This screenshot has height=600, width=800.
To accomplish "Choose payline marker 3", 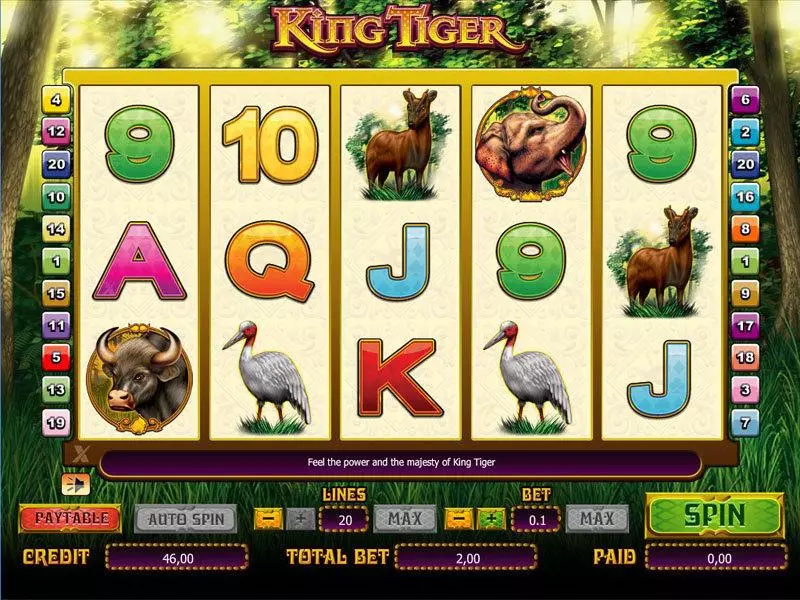I will [x=744, y=389].
